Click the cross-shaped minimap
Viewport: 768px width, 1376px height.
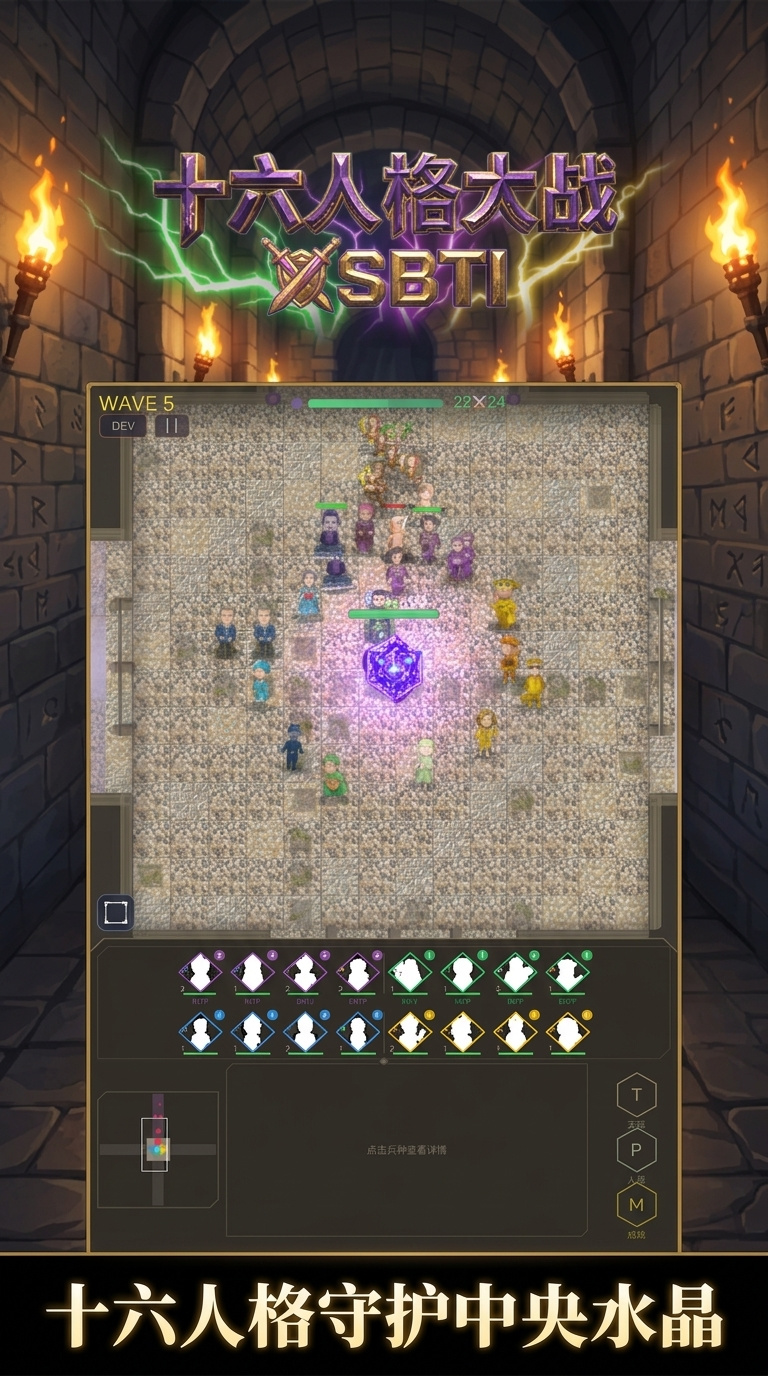(157, 1149)
